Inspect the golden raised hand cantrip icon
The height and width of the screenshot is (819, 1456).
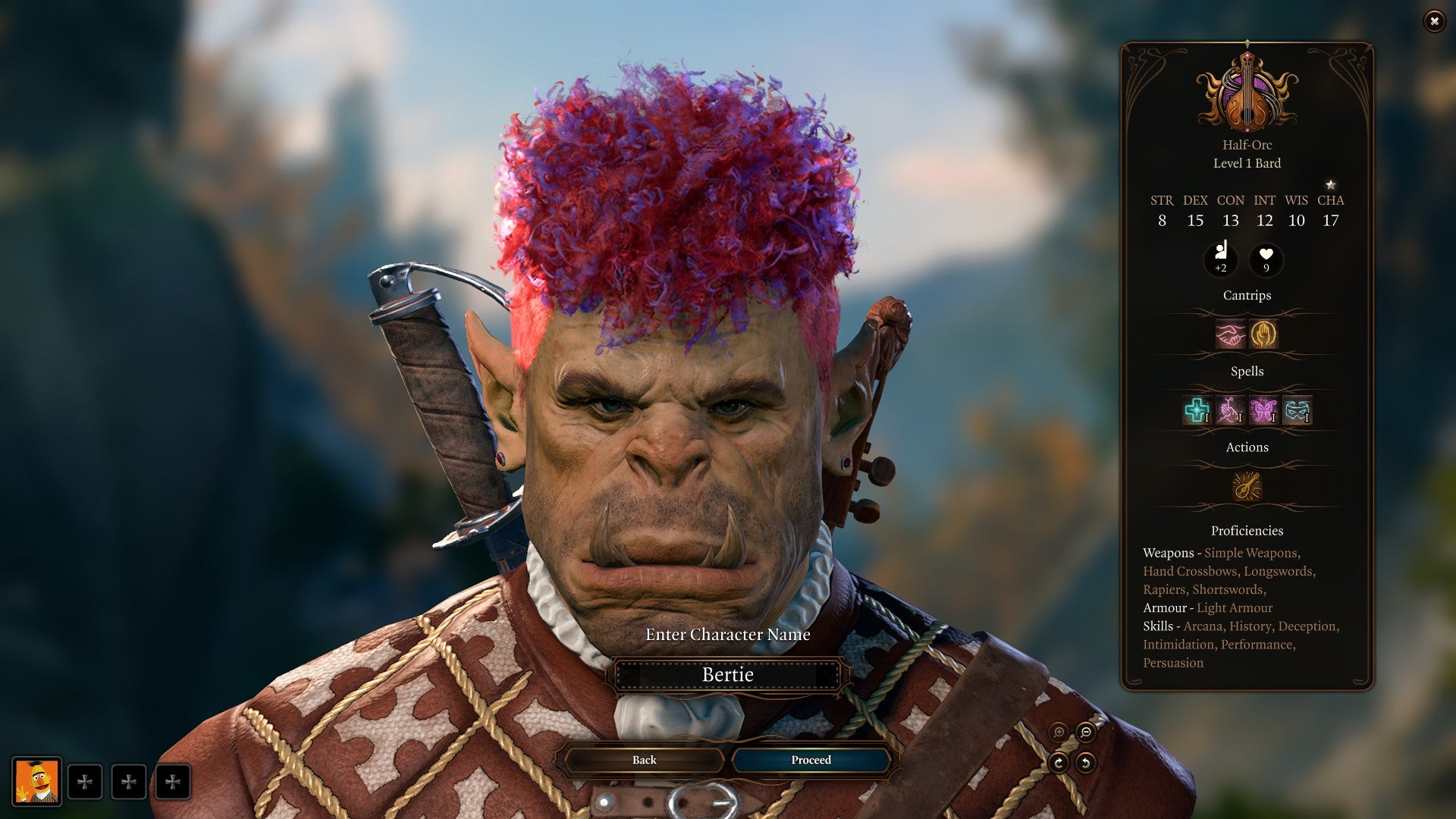point(1263,334)
